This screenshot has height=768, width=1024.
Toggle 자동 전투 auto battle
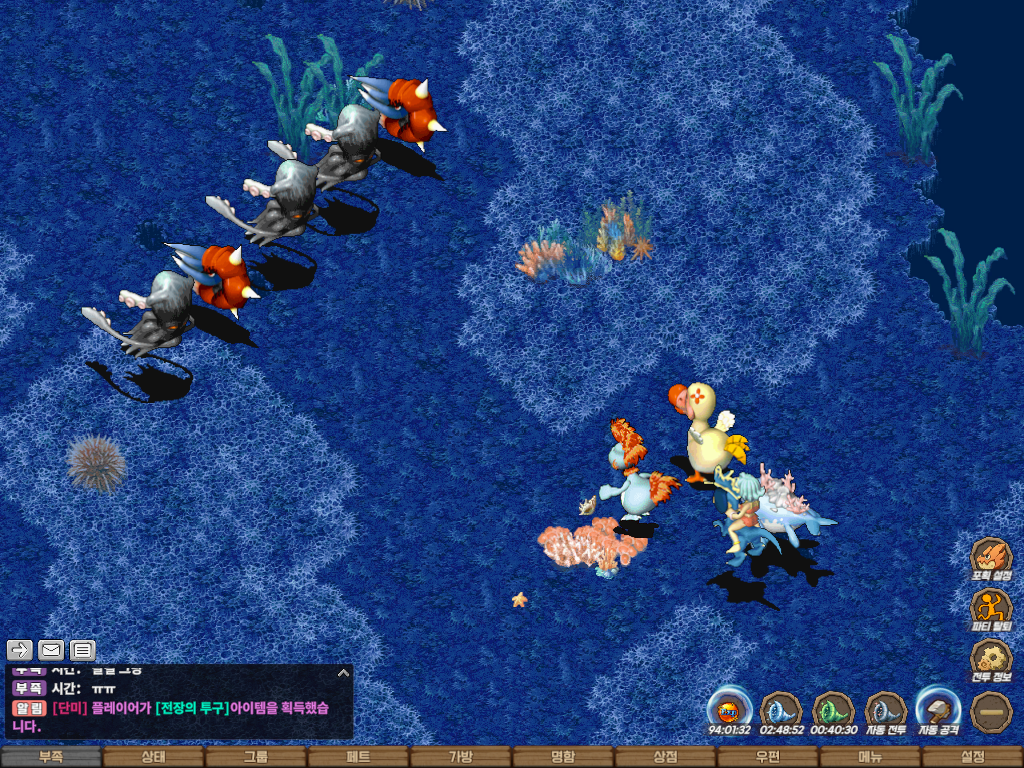tap(886, 711)
